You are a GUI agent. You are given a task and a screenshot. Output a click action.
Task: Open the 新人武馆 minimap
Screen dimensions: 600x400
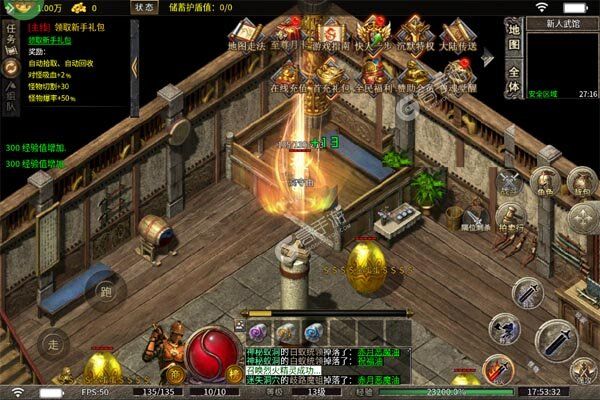click(563, 59)
